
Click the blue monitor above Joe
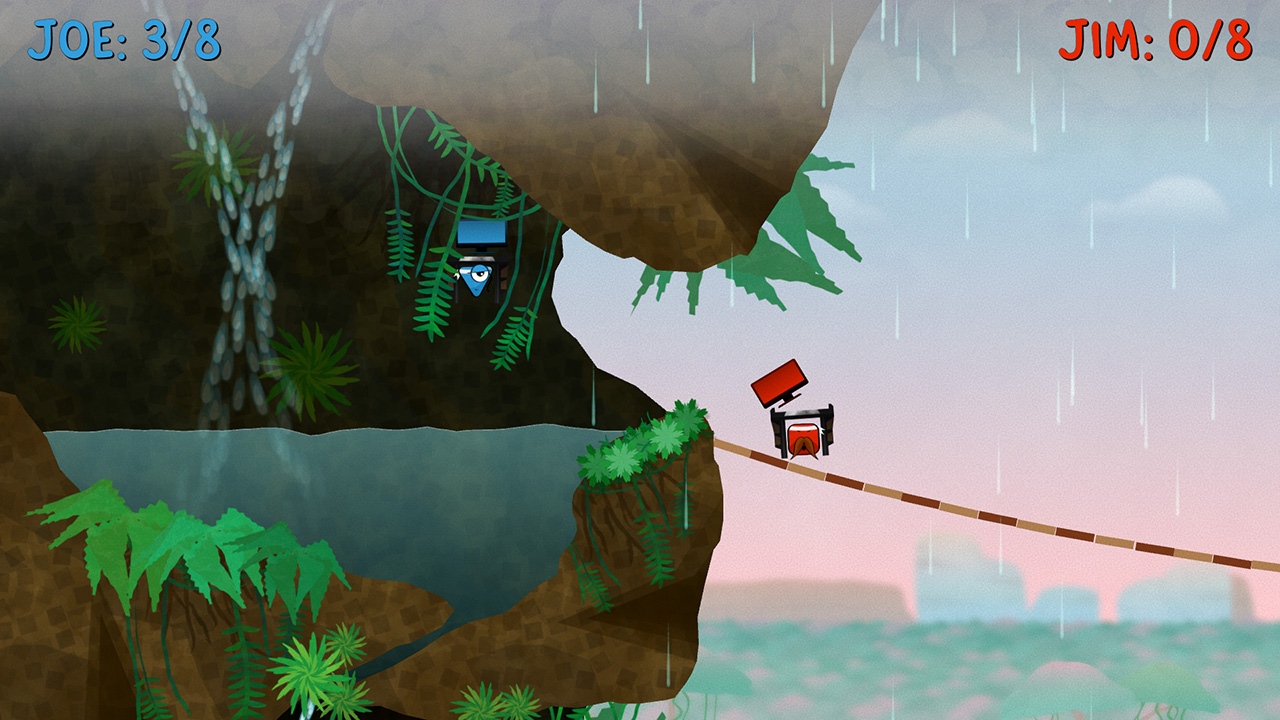[482, 235]
